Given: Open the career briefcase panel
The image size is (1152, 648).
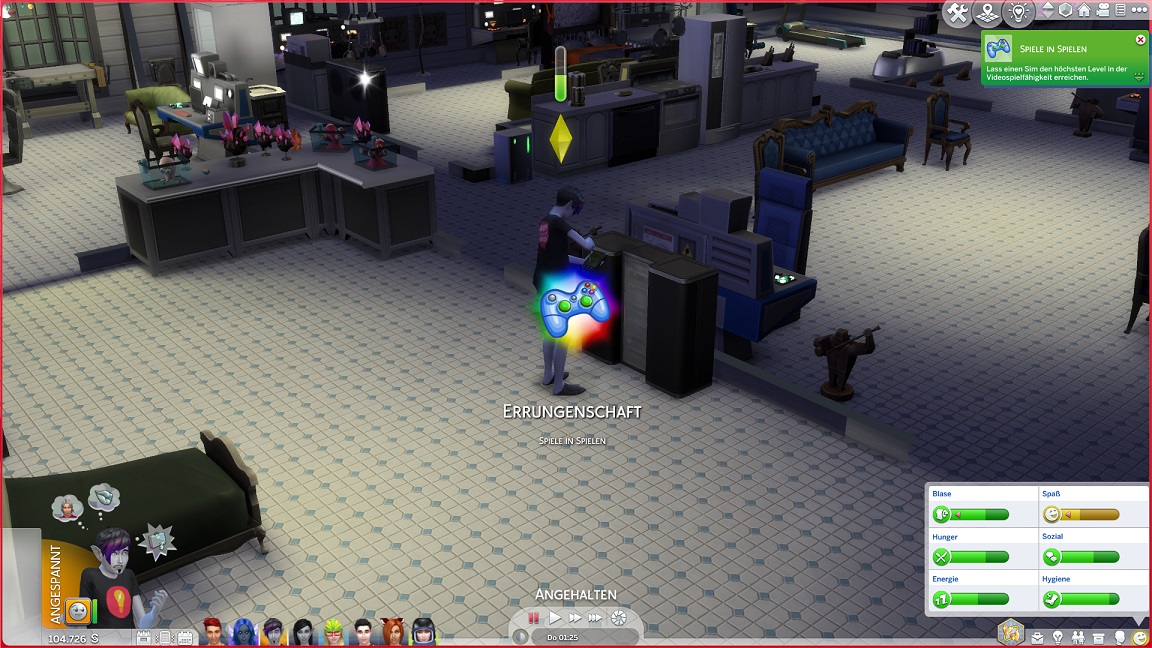Looking at the screenshot, I should 1037,637.
